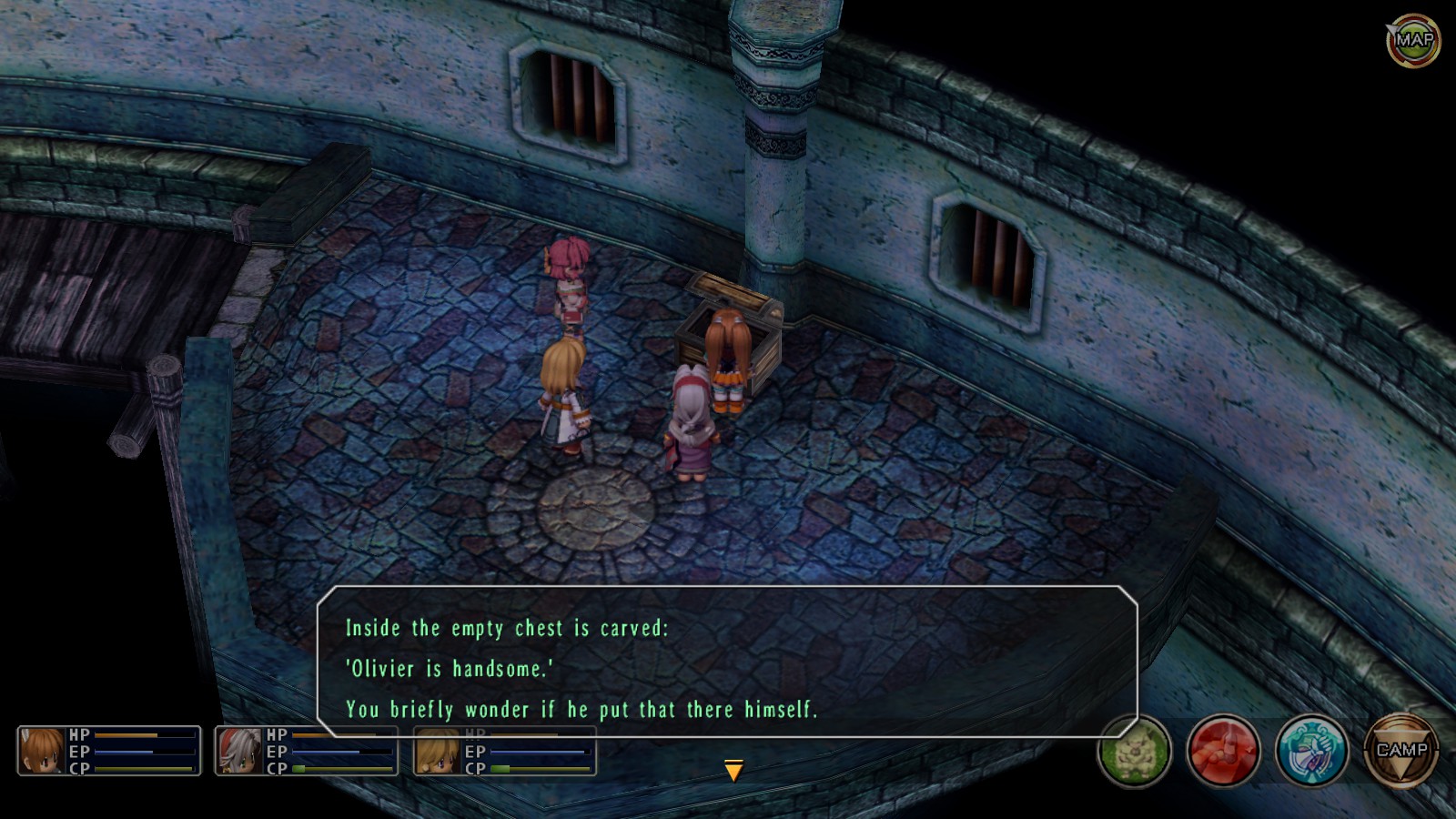Select the brown-haired girl party portrait
This screenshot has width=1456, height=819.
click(x=42, y=751)
